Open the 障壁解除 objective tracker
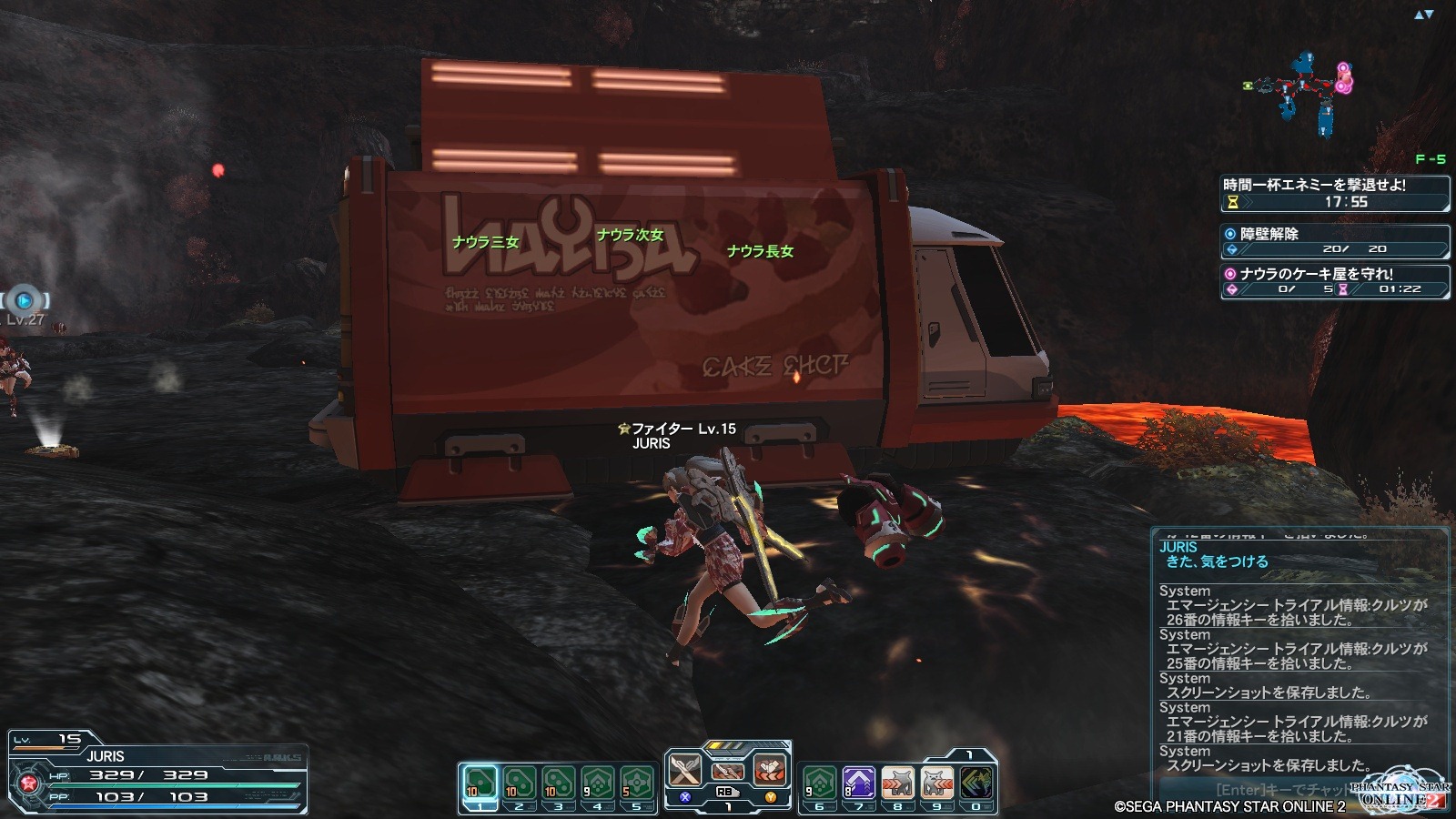The width and height of the screenshot is (1456, 819). pyautogui.click(x=1334, y=241)
